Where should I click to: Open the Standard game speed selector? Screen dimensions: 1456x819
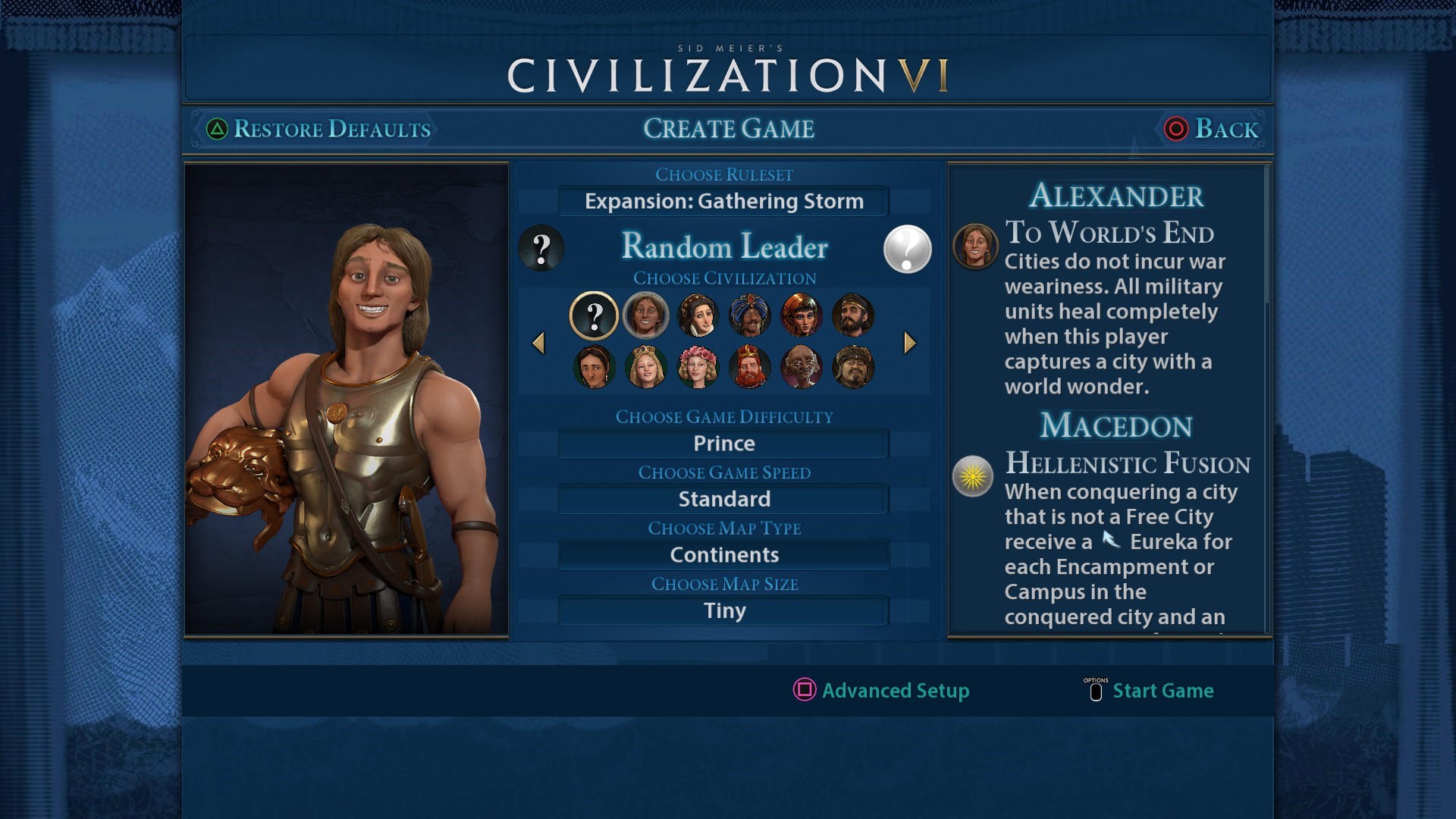pos(723,499)
